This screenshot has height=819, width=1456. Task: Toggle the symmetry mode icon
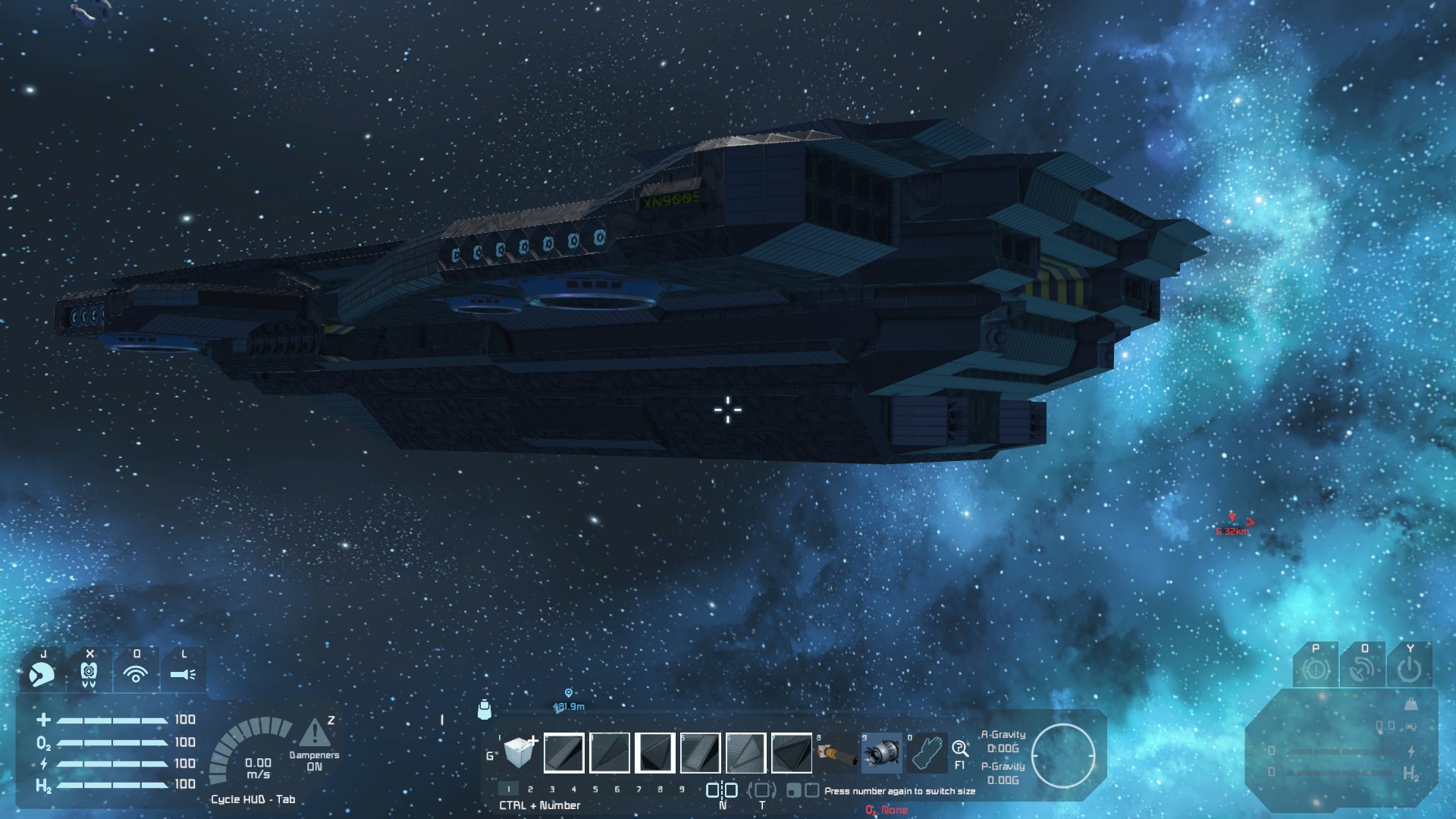click(722, 790)
